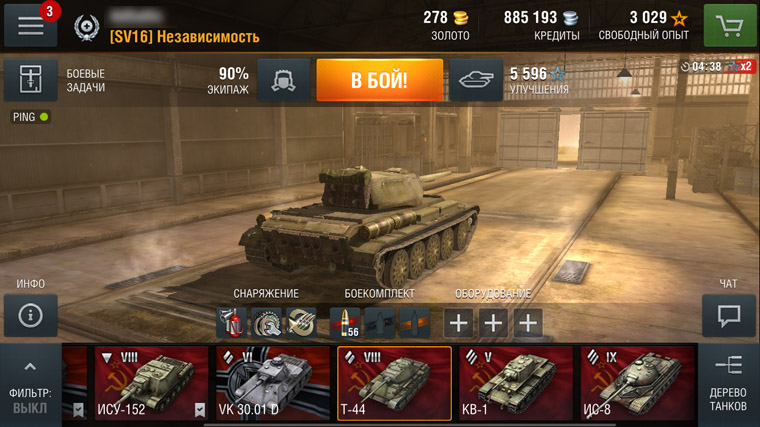Choose the ИС-8 tank card
Image resolution: width=760 pixels, height=427 pixels.
coord(637,383)
